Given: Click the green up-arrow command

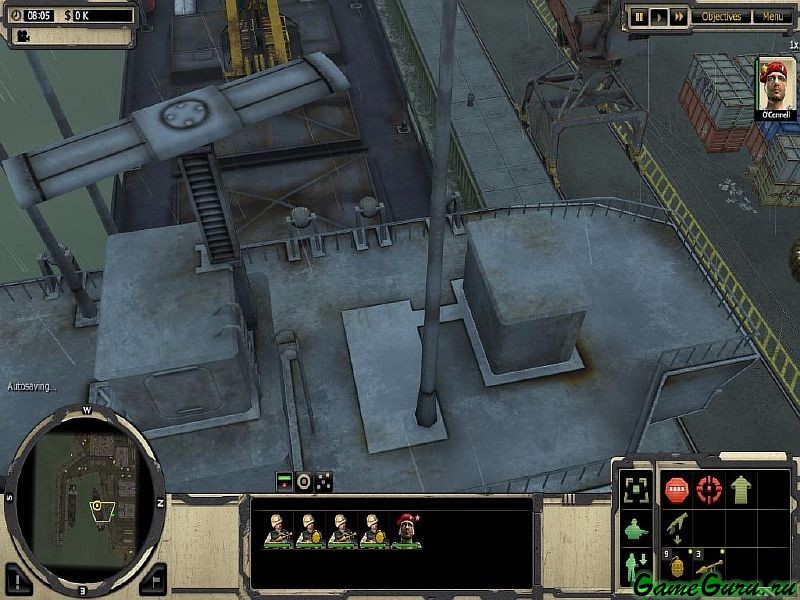Looking at the screenshot, I should pos(741,489).
